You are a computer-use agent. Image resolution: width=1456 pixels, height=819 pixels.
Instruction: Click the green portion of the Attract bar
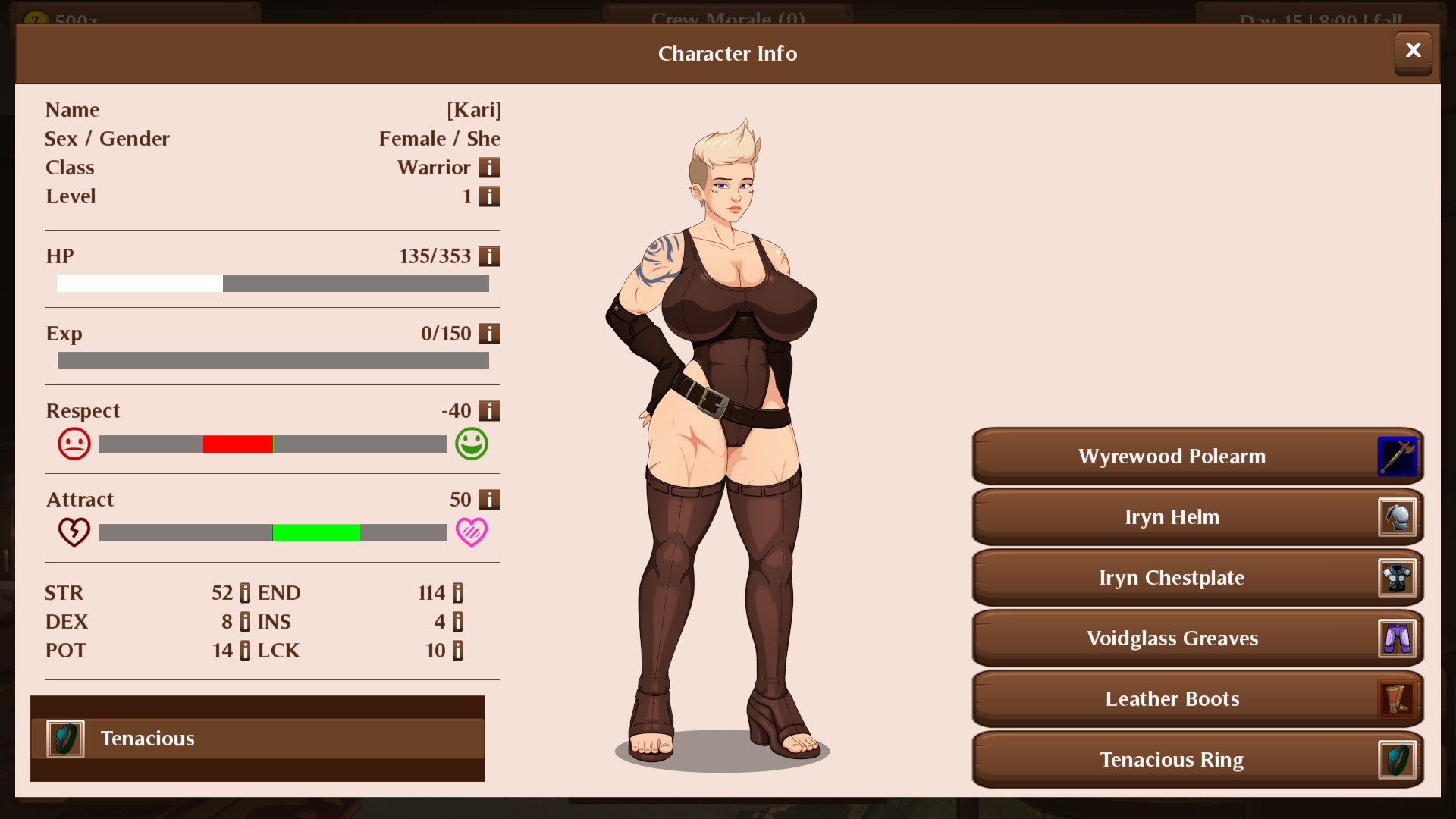click(317, 533)
